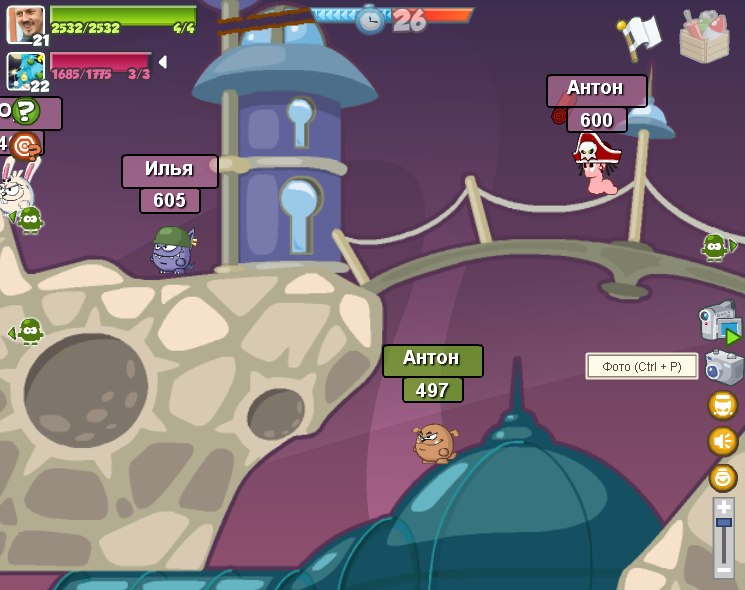Click the zoom slider handle
Image resolution: width=745 pixels, height=590 pixels.
pyautogui.click(x=724, y=523)
